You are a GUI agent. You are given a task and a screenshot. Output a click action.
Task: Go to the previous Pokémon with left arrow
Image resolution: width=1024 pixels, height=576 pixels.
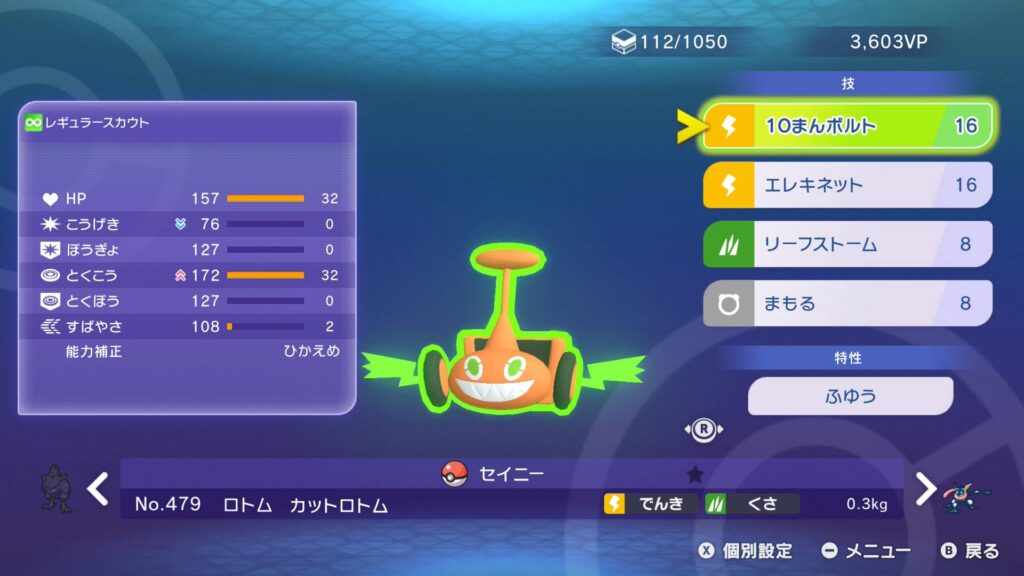(x=97, y=489)
